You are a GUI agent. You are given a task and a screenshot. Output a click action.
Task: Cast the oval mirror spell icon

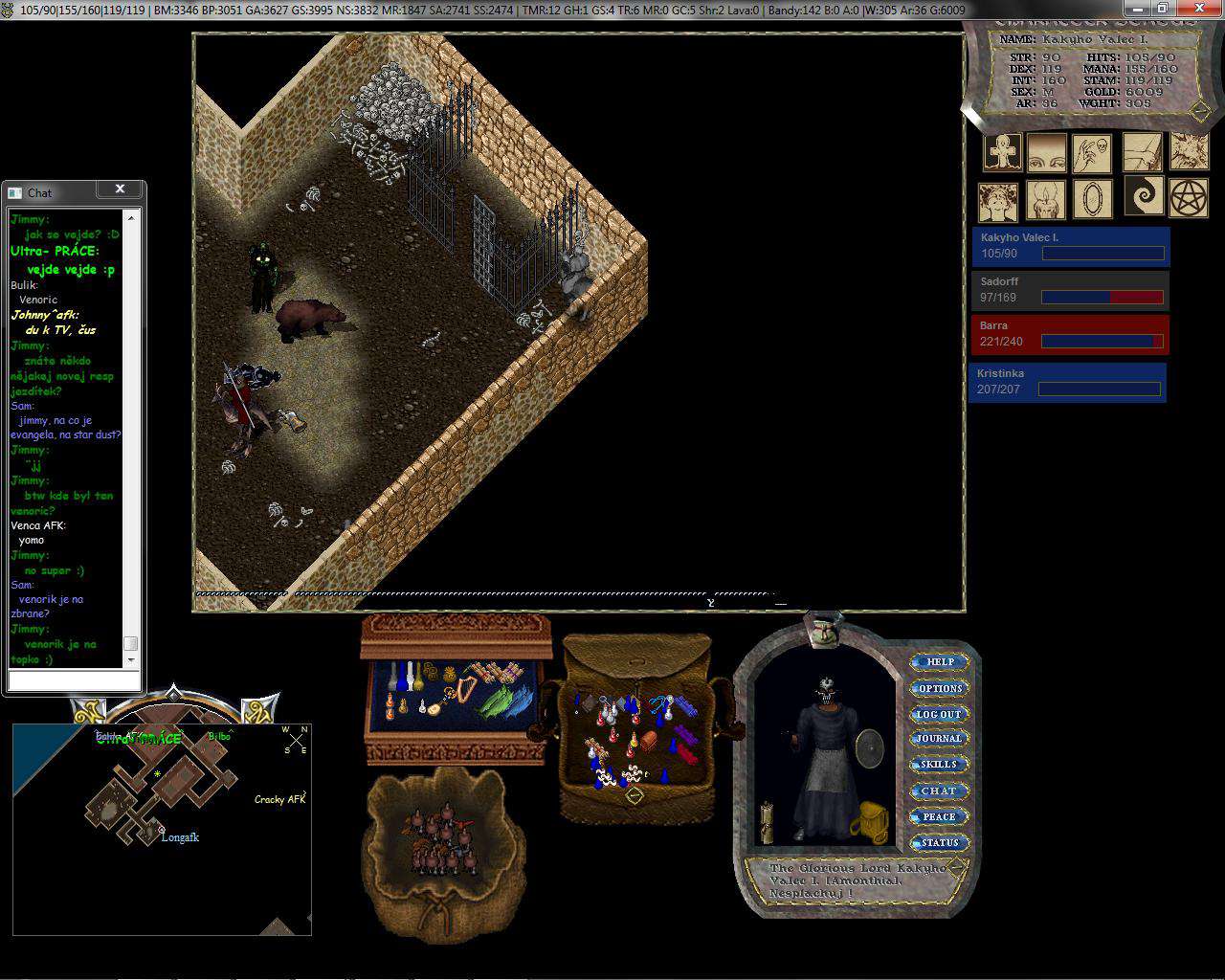pos(1092,200)
